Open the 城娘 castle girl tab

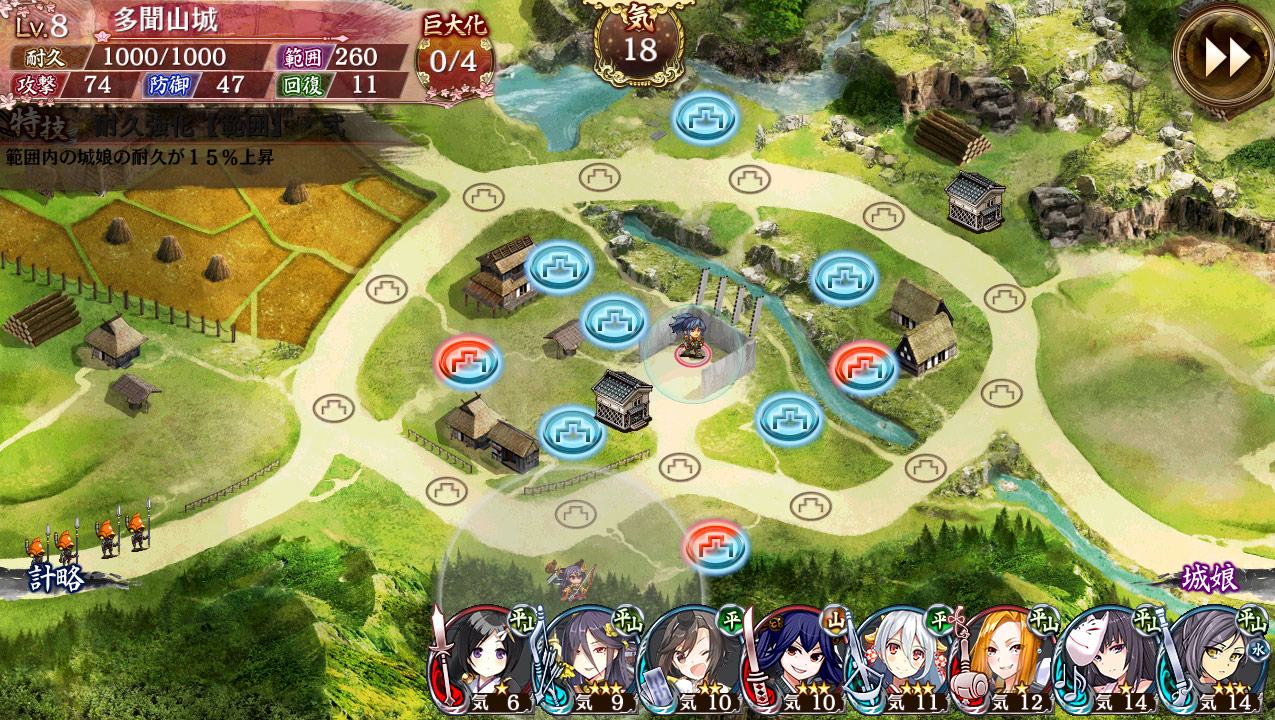1210,578
